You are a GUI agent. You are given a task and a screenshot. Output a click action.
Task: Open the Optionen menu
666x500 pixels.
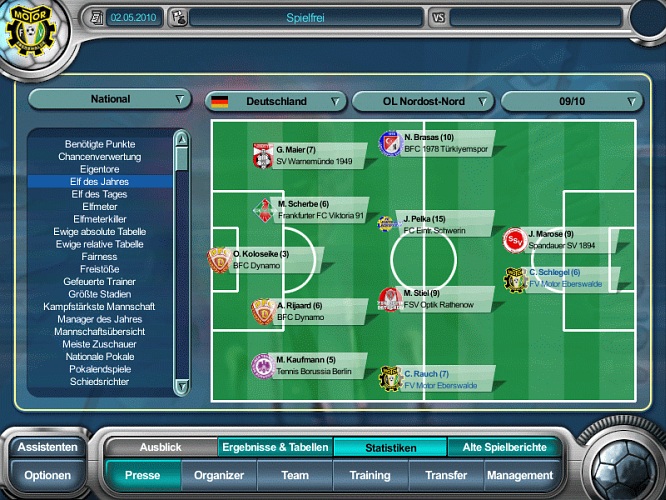click(x=47, y=476)
